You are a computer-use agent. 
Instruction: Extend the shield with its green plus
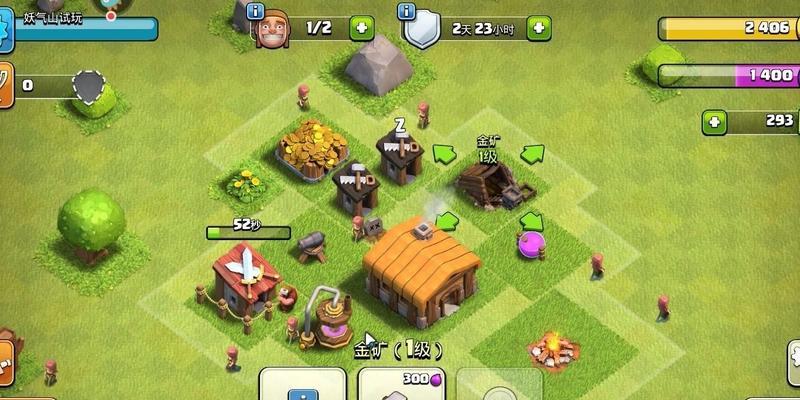538,28
